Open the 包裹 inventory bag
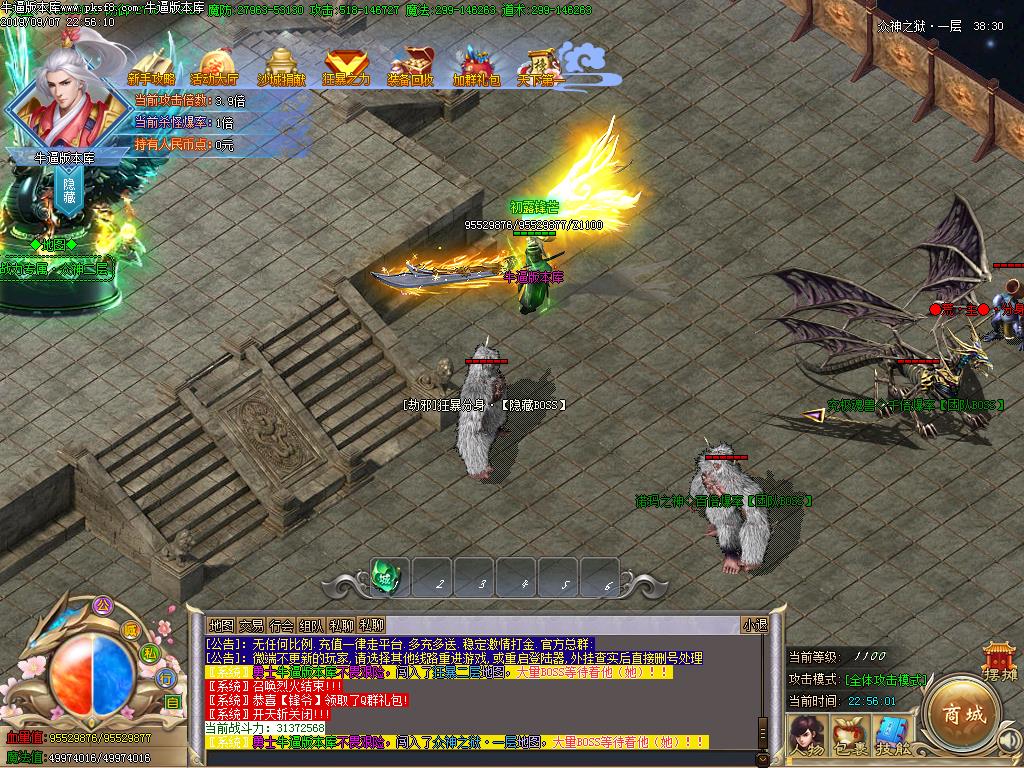 pos(849,736)
